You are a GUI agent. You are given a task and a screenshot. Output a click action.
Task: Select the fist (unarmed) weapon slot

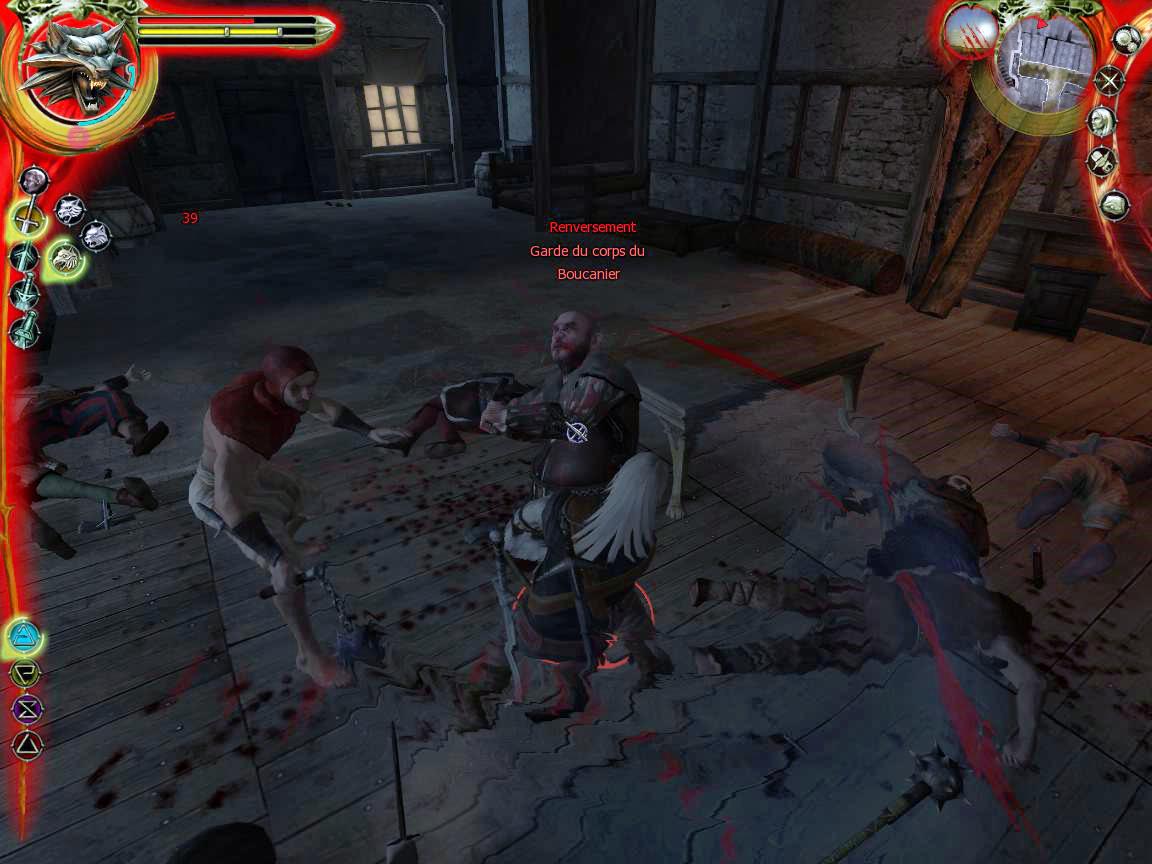[34, 180]
